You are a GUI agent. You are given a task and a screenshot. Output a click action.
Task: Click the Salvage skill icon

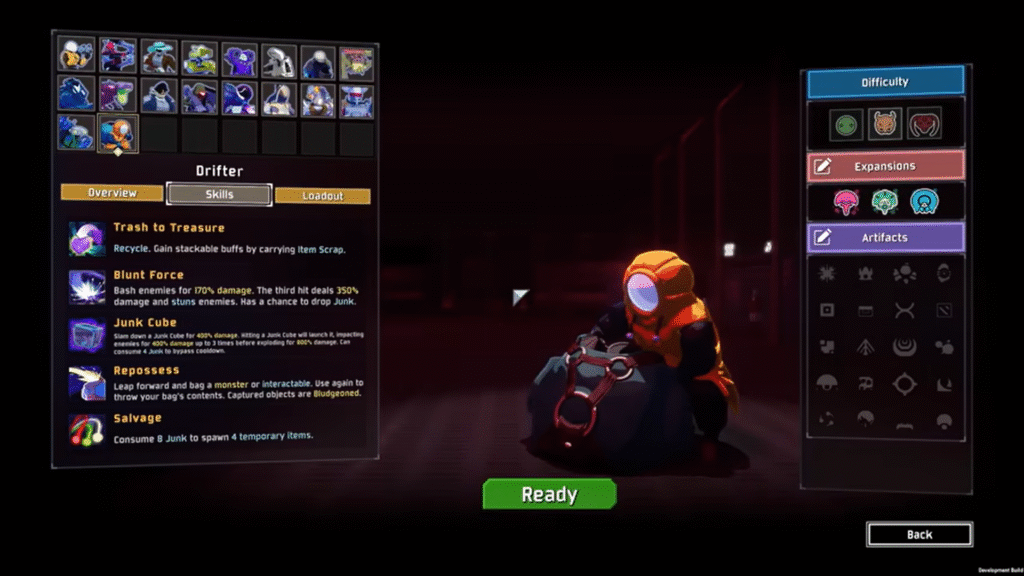86,430
